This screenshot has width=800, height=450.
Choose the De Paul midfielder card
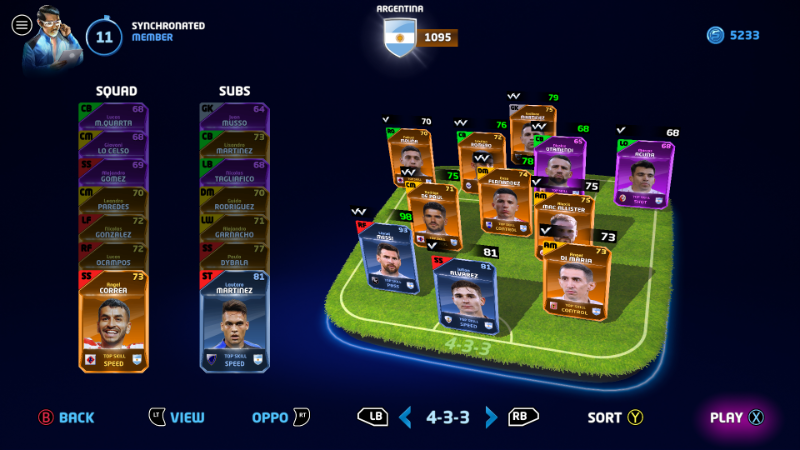point(433,213)
